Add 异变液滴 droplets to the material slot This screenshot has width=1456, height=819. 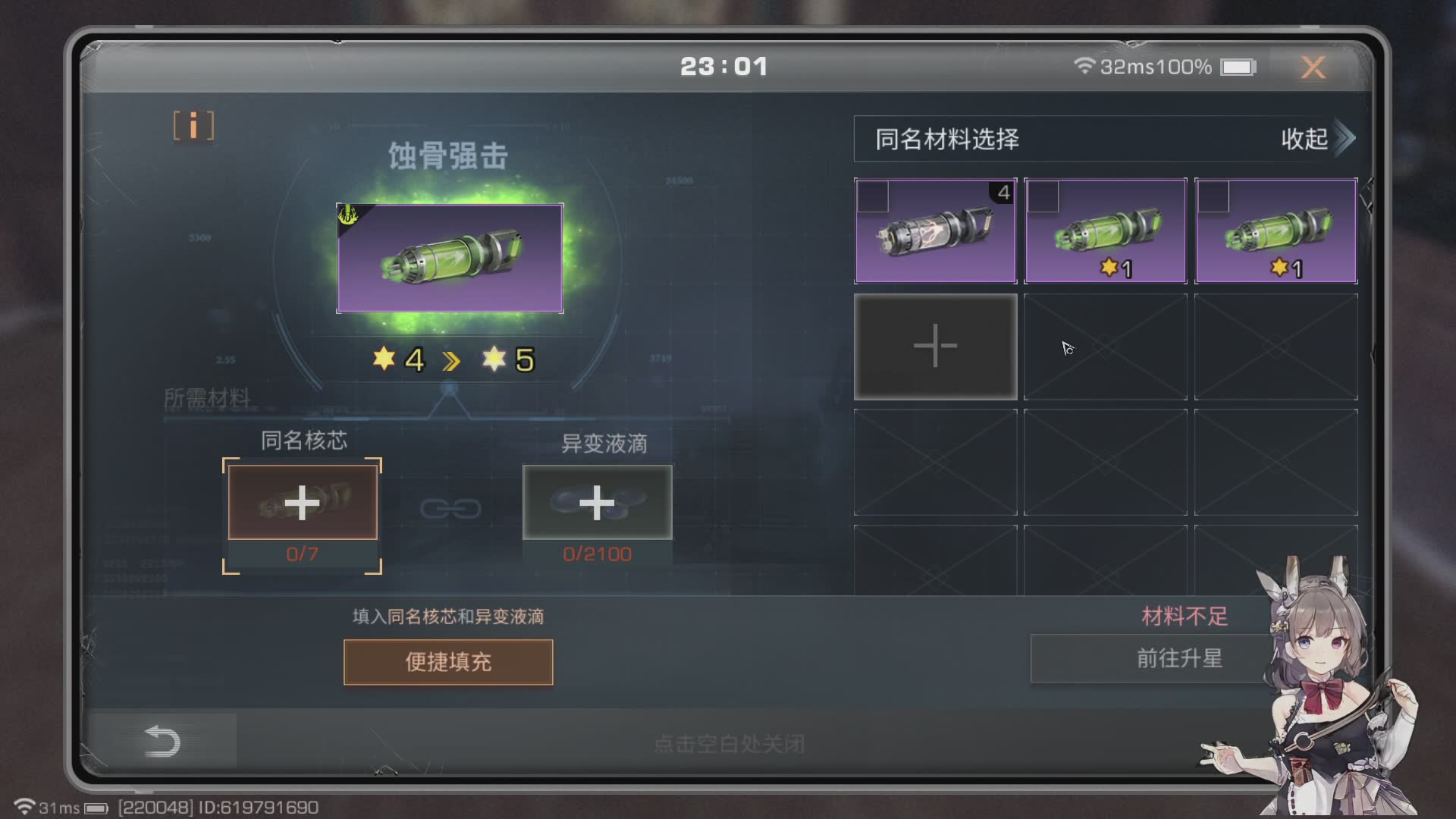[597, 503]
